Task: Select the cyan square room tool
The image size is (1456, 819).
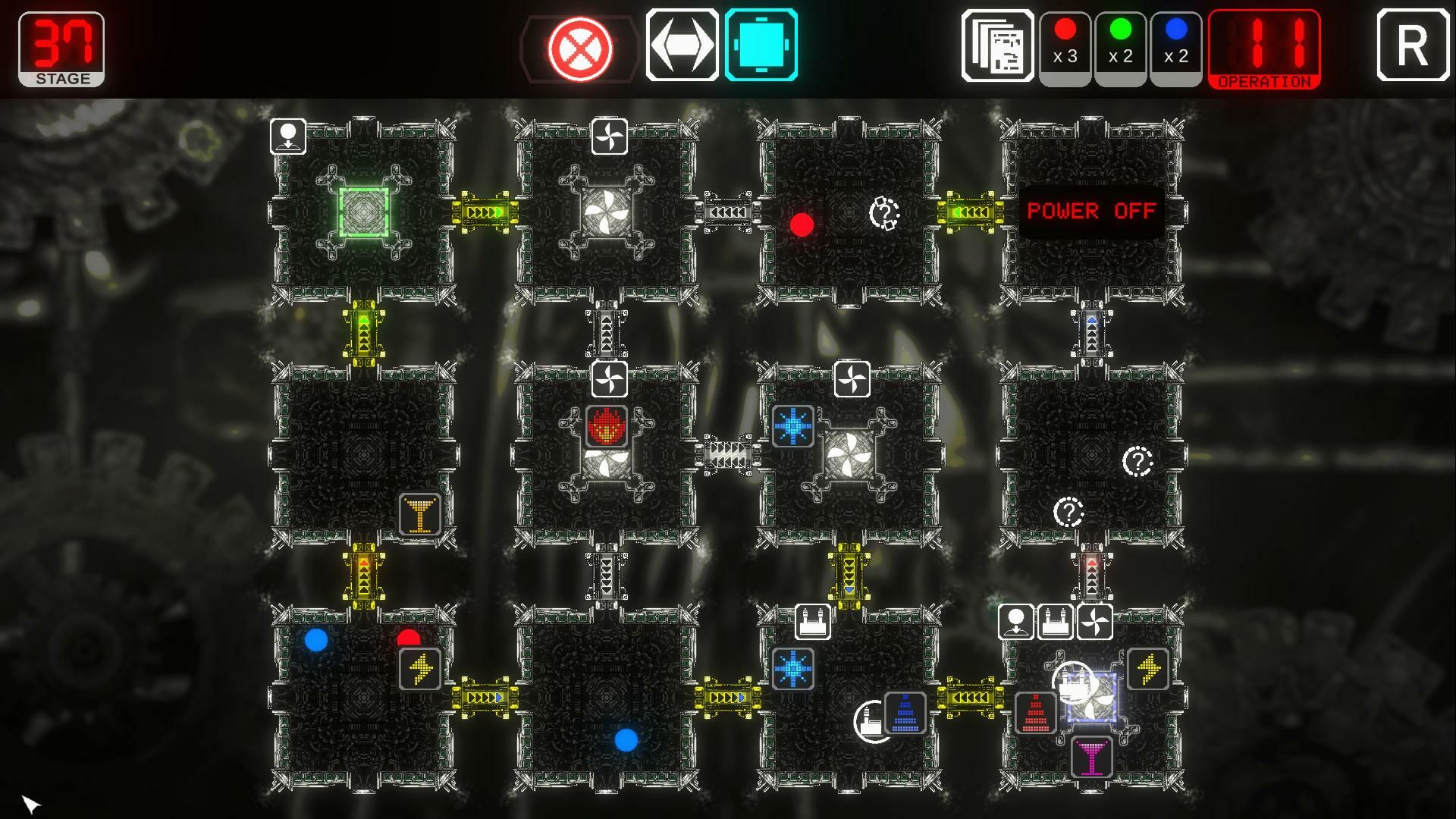Action: [761, 45]
